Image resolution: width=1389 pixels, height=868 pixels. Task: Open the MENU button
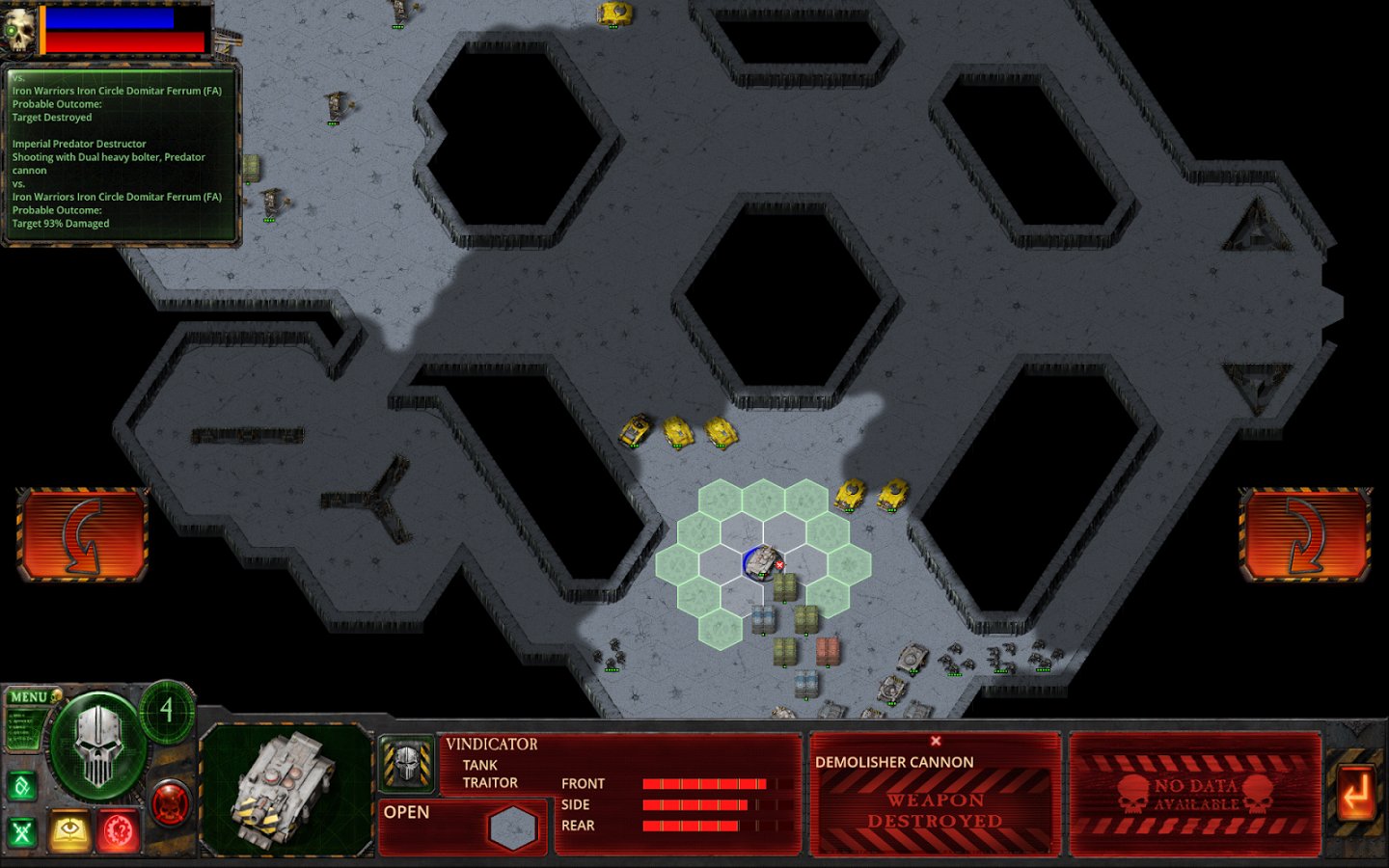pos(29,697)
